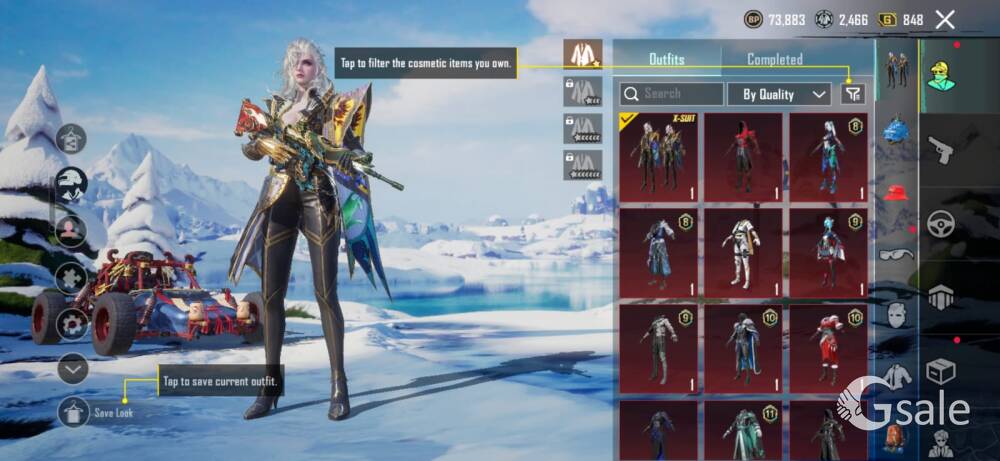This screenshot has width=1000, height=461.
Task: Switch to the Completed tab
Action: [x=775, y=59]
